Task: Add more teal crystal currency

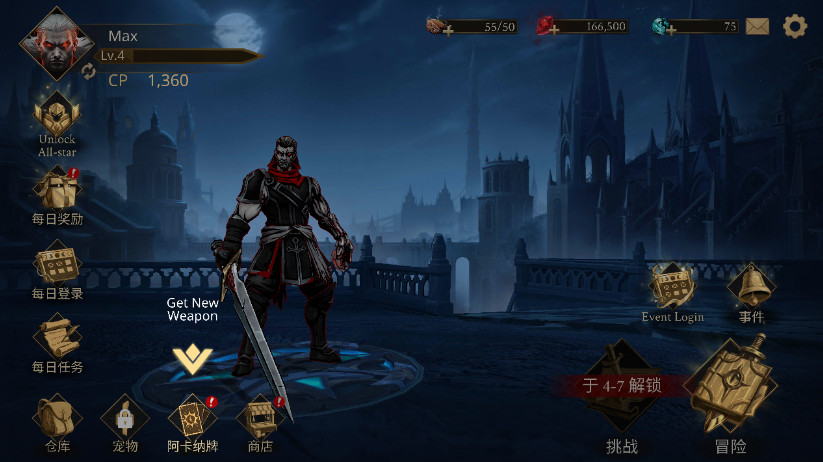Action: [670, 30]
